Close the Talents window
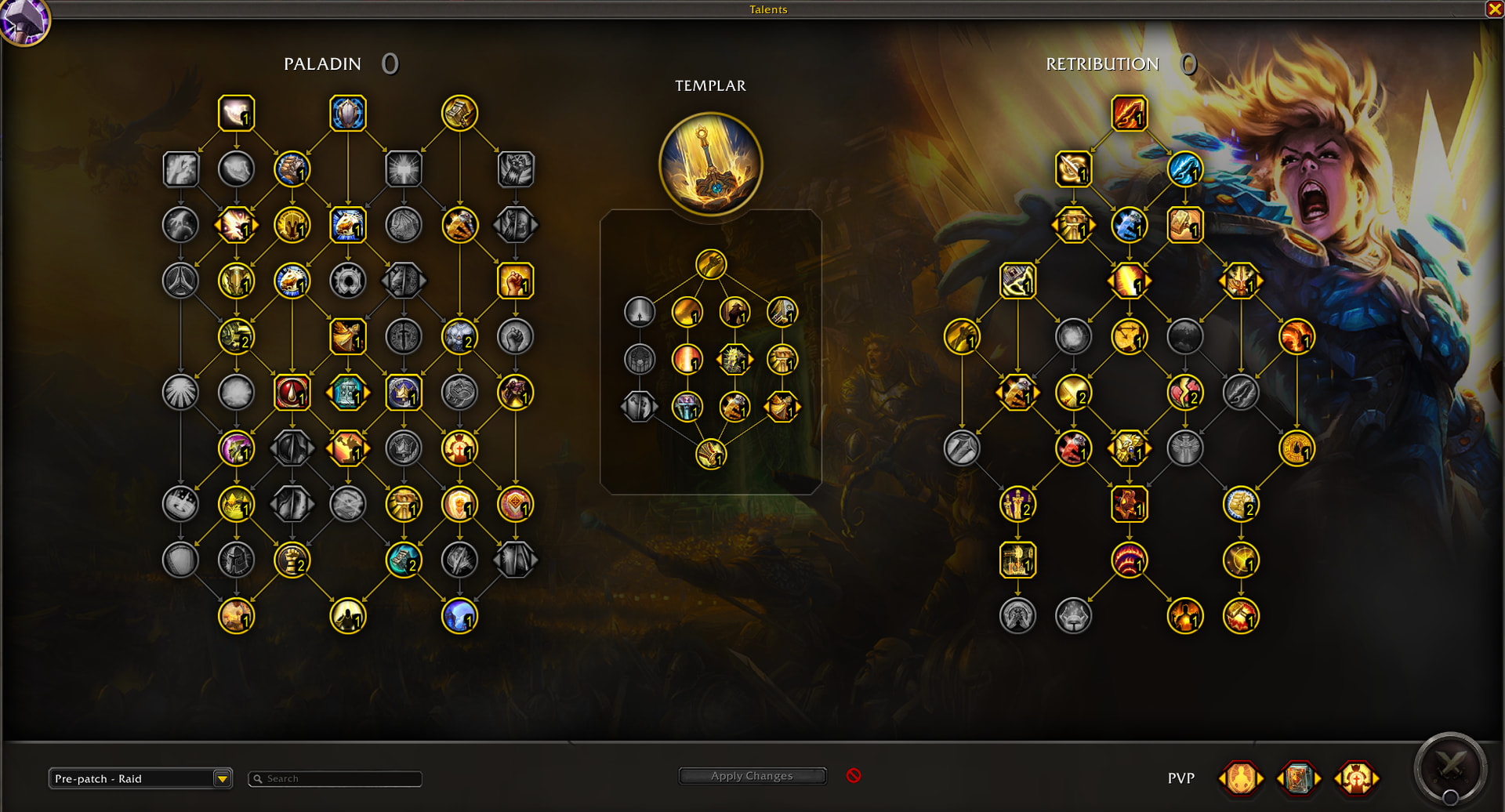The image size is (1505, 812). (1495, 9)
